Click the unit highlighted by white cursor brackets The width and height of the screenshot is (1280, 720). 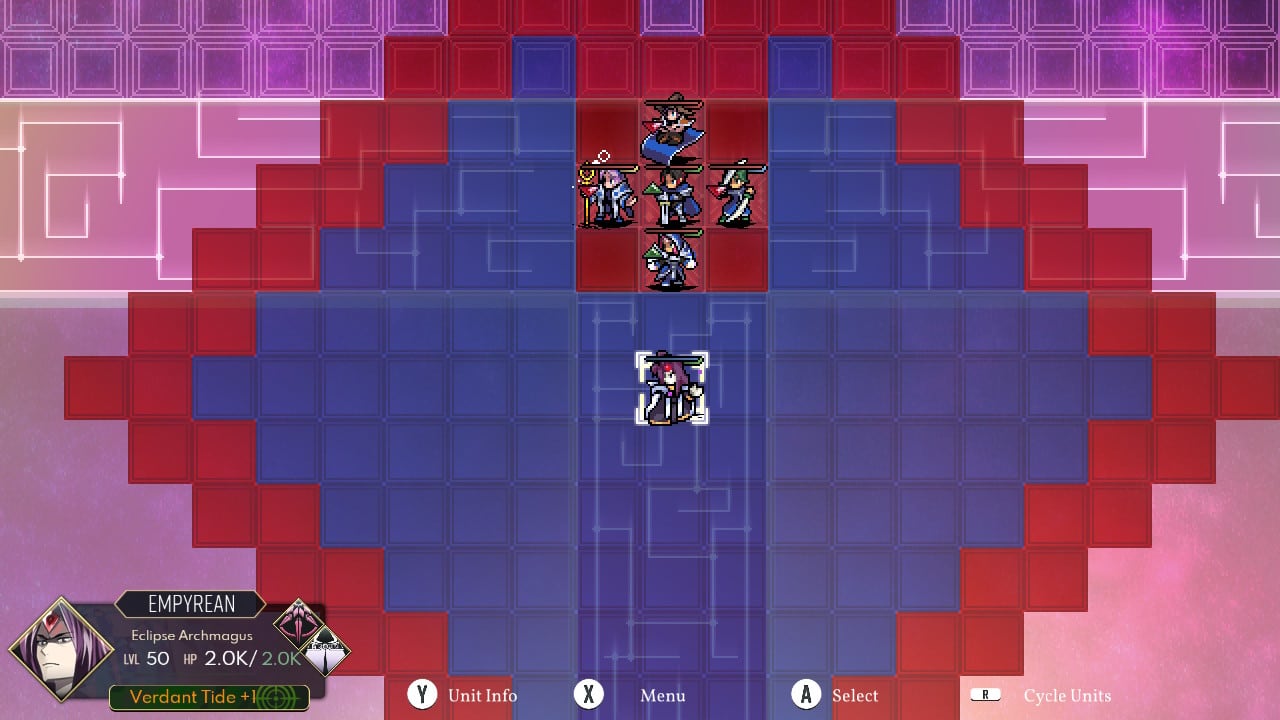coord(670,390)
